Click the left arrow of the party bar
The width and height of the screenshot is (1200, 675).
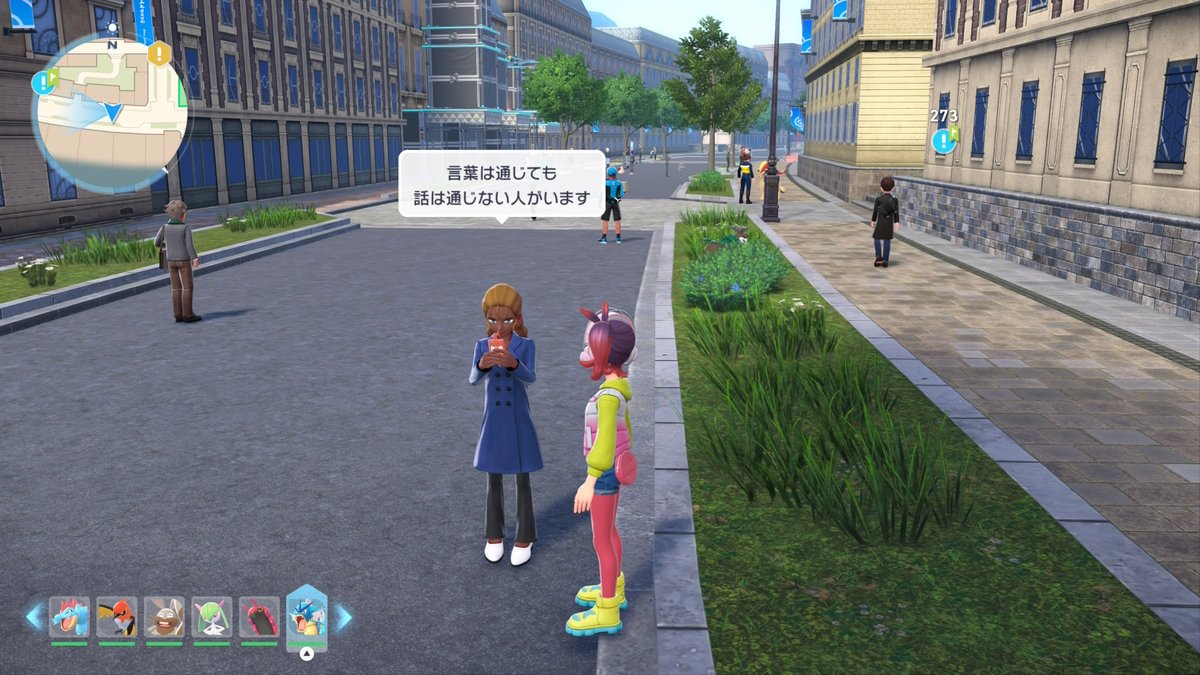coord(34,617)
